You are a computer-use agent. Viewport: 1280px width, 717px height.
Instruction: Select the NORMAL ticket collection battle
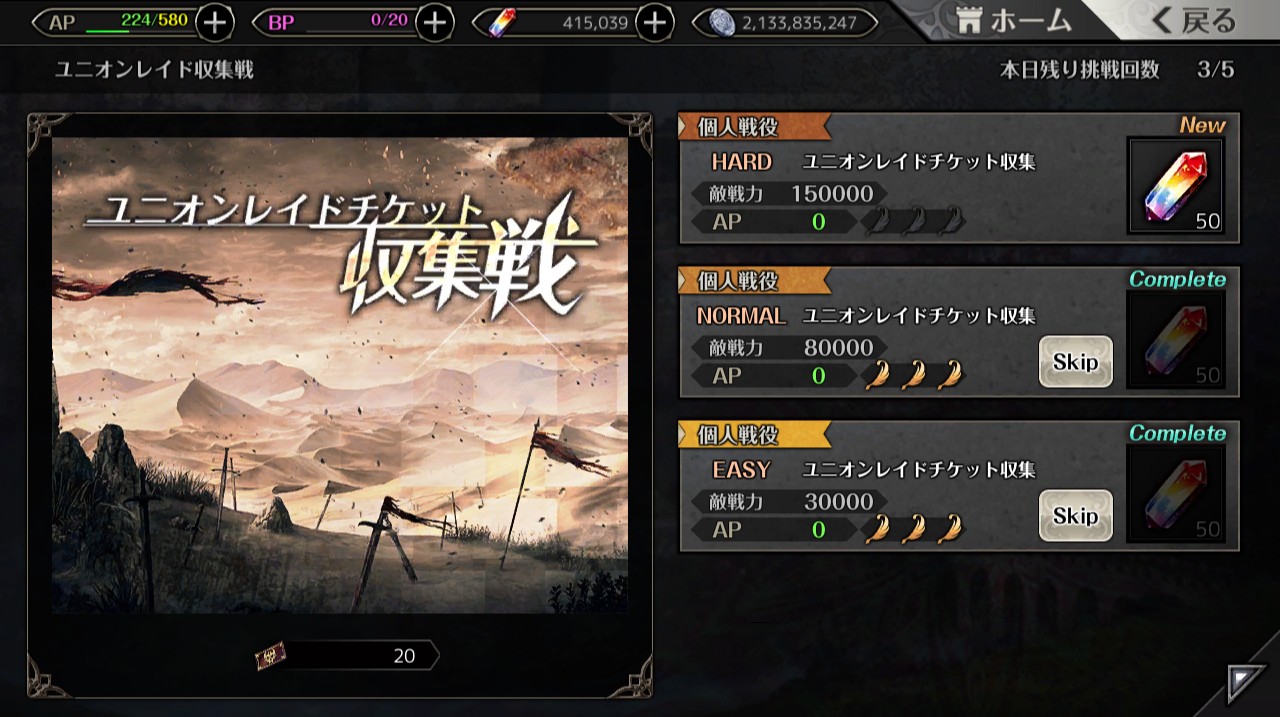tap(860, 334)
